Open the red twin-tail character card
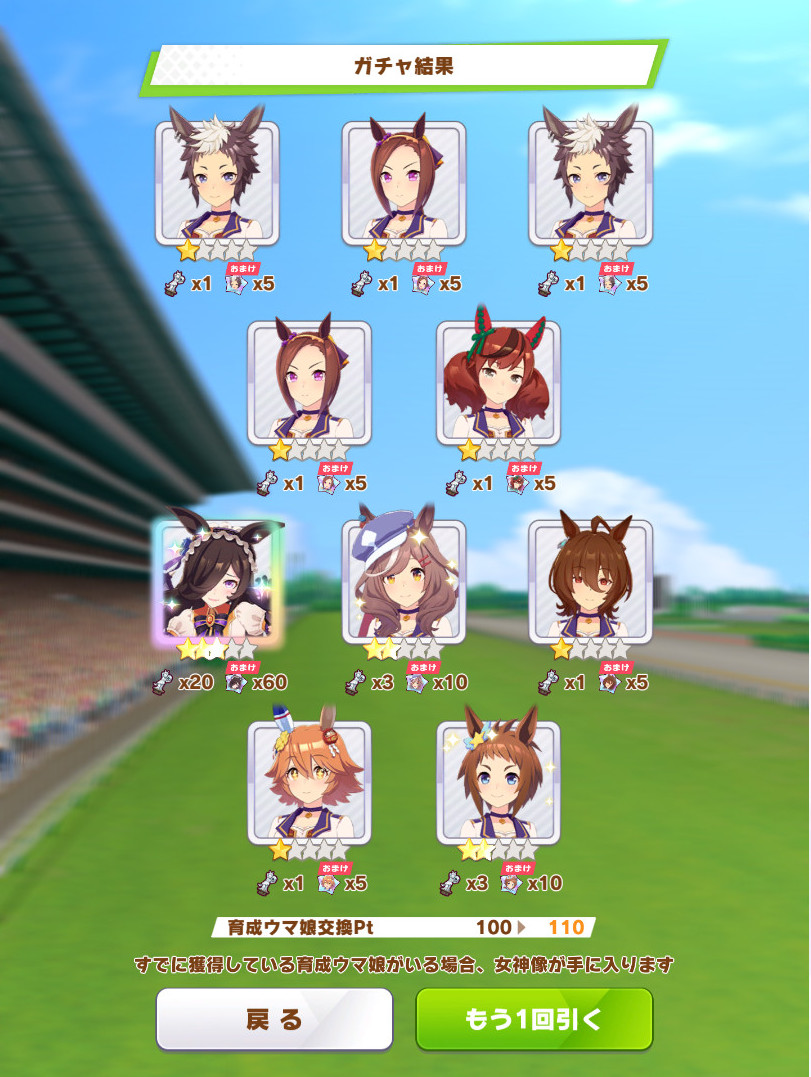 tap(498, 383)
